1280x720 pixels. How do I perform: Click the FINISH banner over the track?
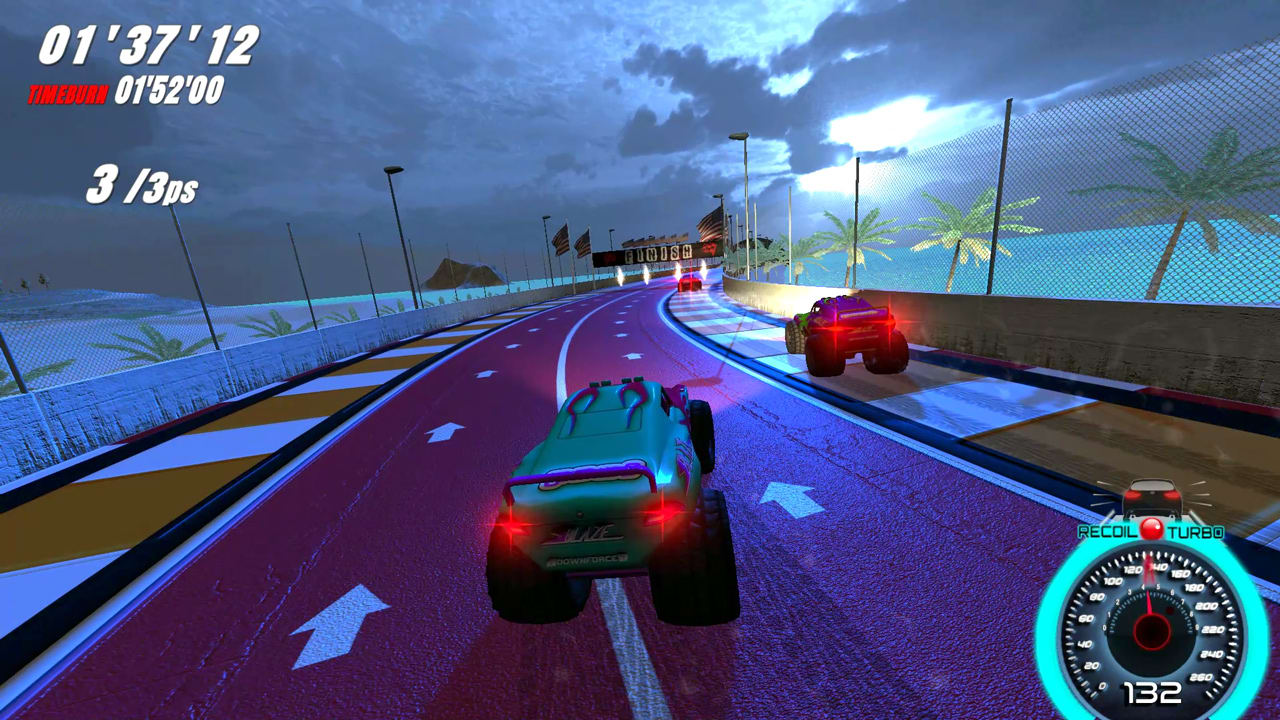tap(658, 253)
